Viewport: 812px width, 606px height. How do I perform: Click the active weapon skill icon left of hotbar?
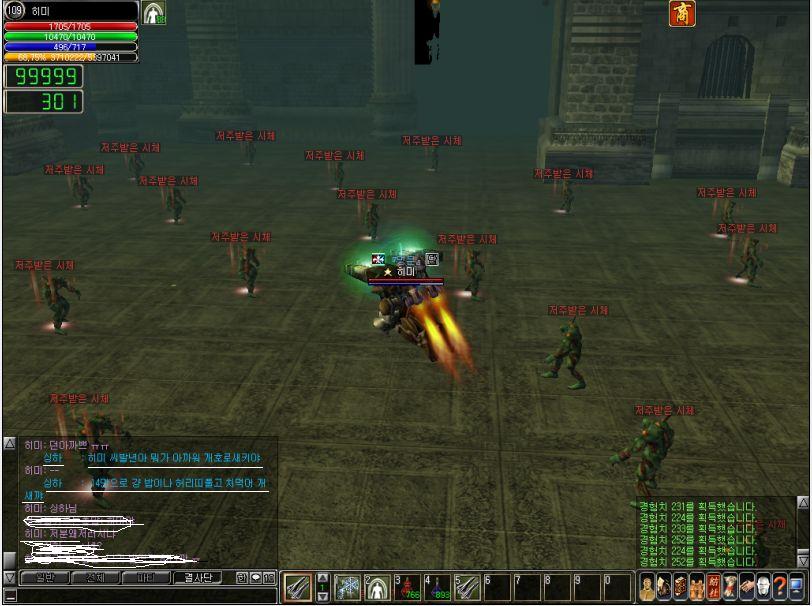click(x=298, y=588)
